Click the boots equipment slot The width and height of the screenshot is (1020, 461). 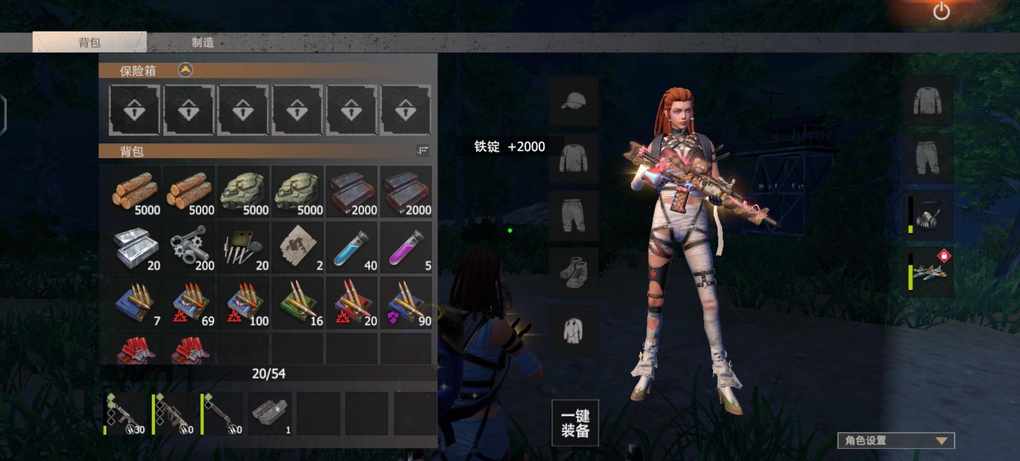click(574, 270)
